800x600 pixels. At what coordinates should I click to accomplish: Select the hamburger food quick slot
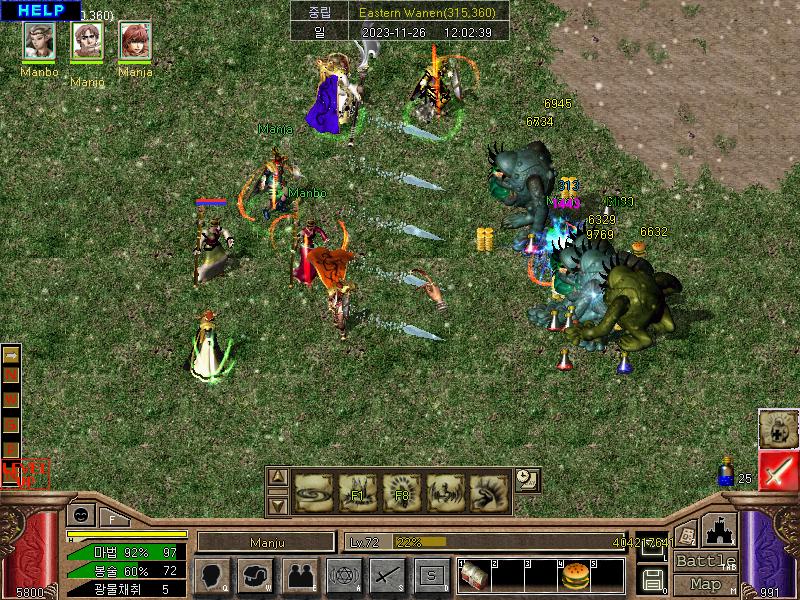pos(574,577)
